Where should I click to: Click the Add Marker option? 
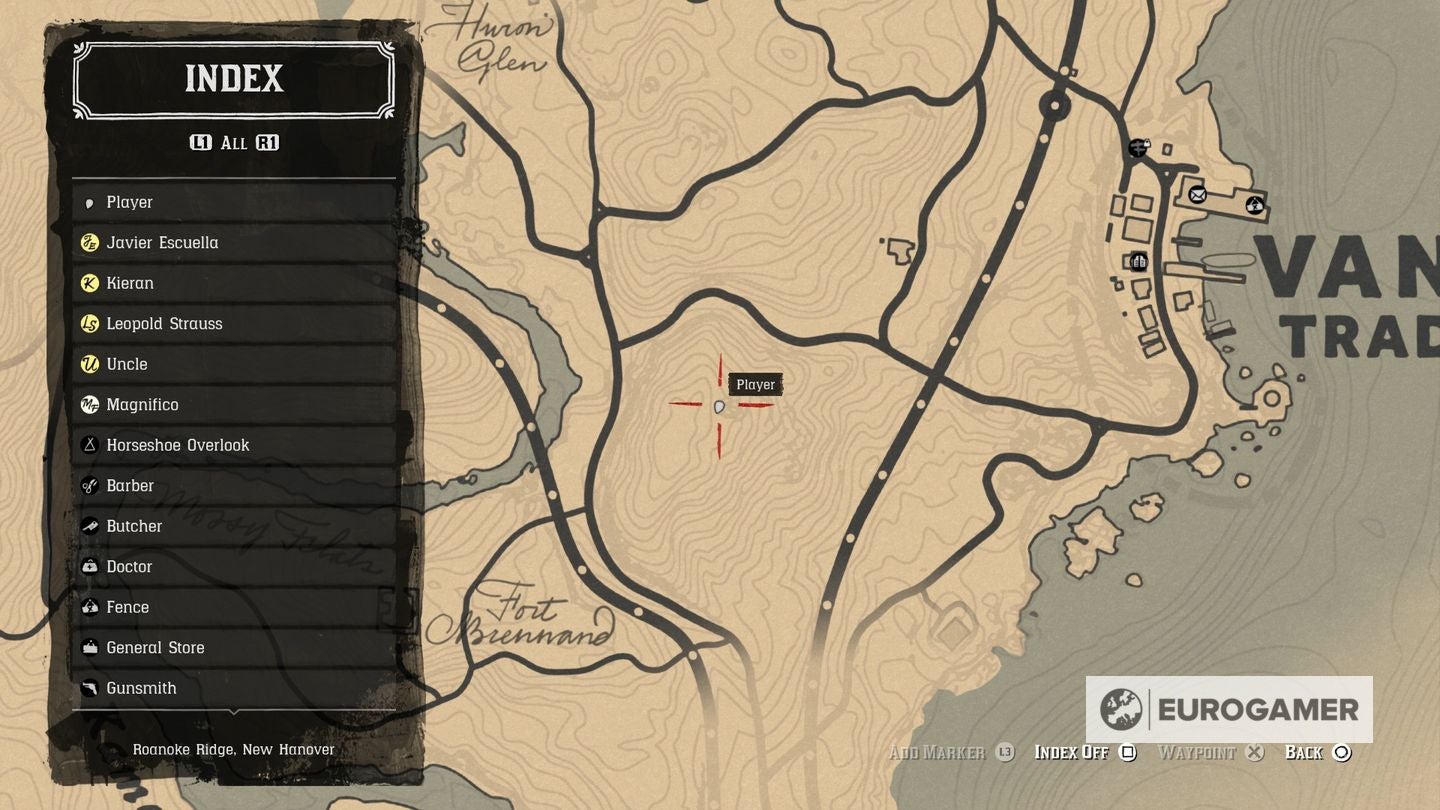939,752
